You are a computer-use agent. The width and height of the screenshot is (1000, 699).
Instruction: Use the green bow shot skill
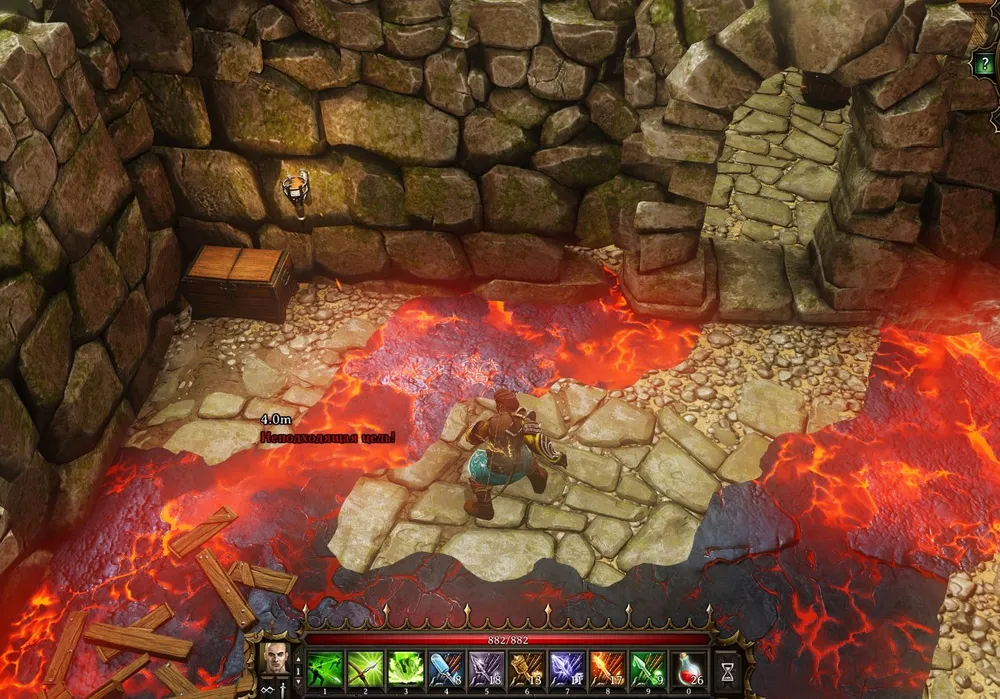(364, 667)
